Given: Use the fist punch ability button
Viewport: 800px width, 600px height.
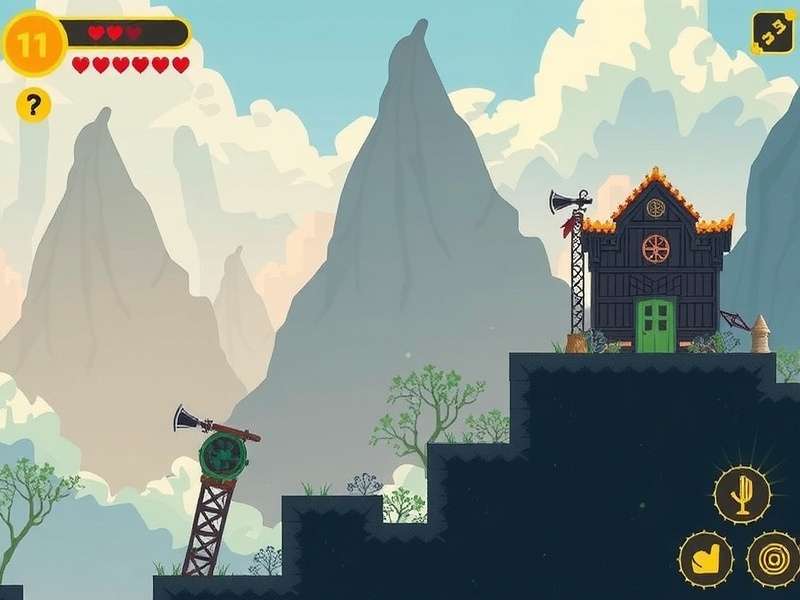Looking at the screenshot, I should coord(706,559).
